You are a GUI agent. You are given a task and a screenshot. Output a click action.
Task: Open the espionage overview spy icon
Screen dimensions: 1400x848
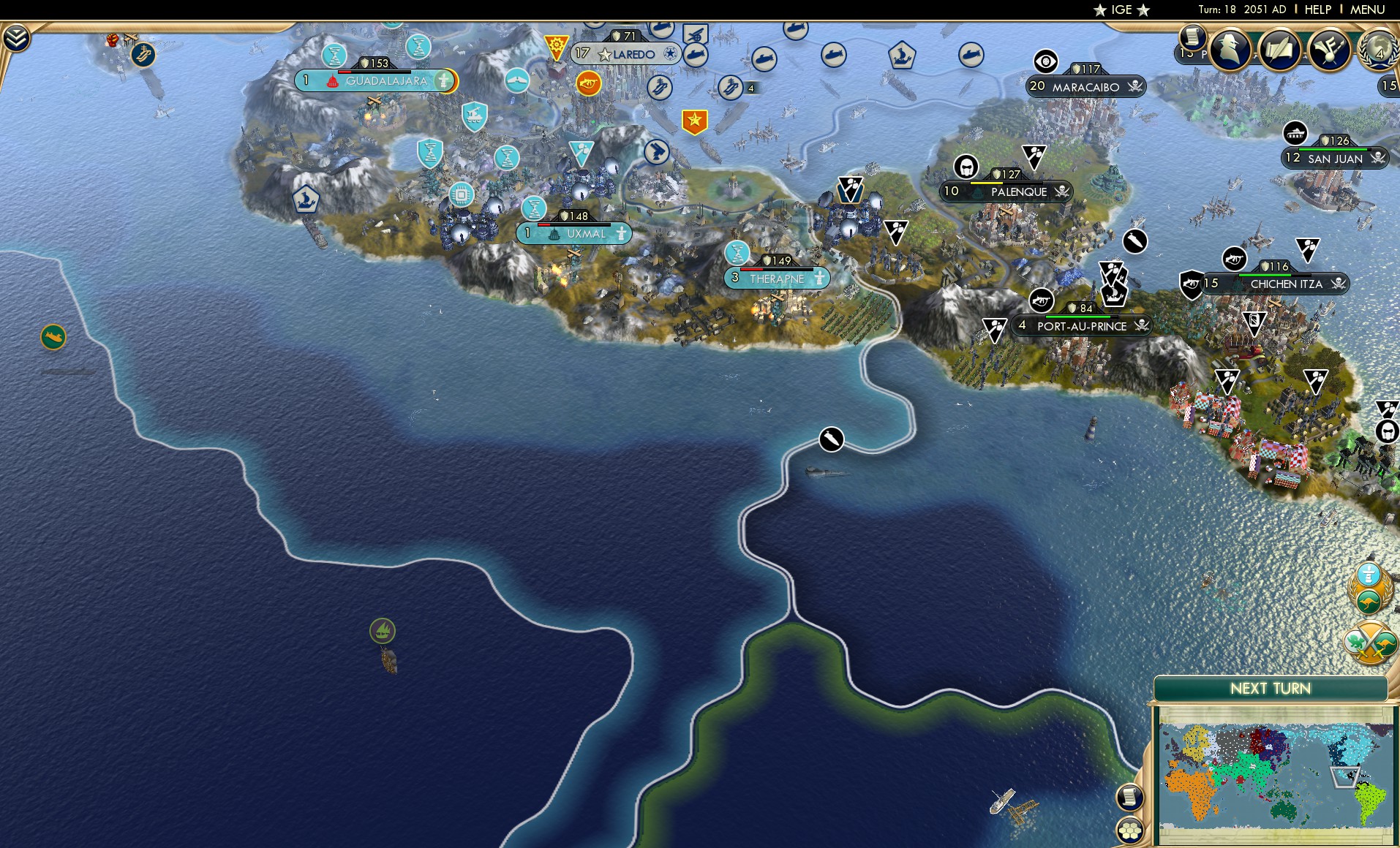1230,50
